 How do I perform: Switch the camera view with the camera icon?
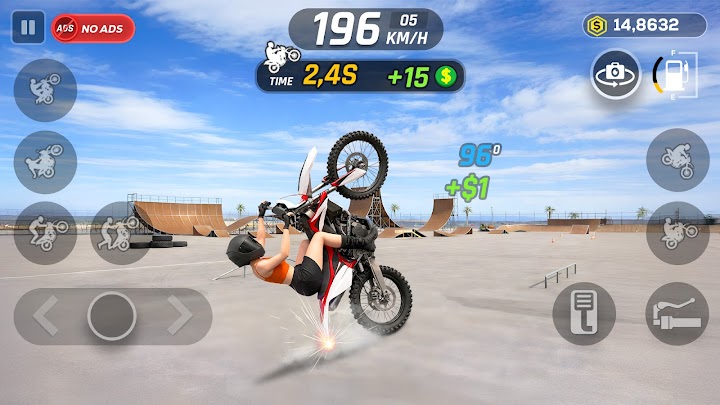click(x=615, y=74)
